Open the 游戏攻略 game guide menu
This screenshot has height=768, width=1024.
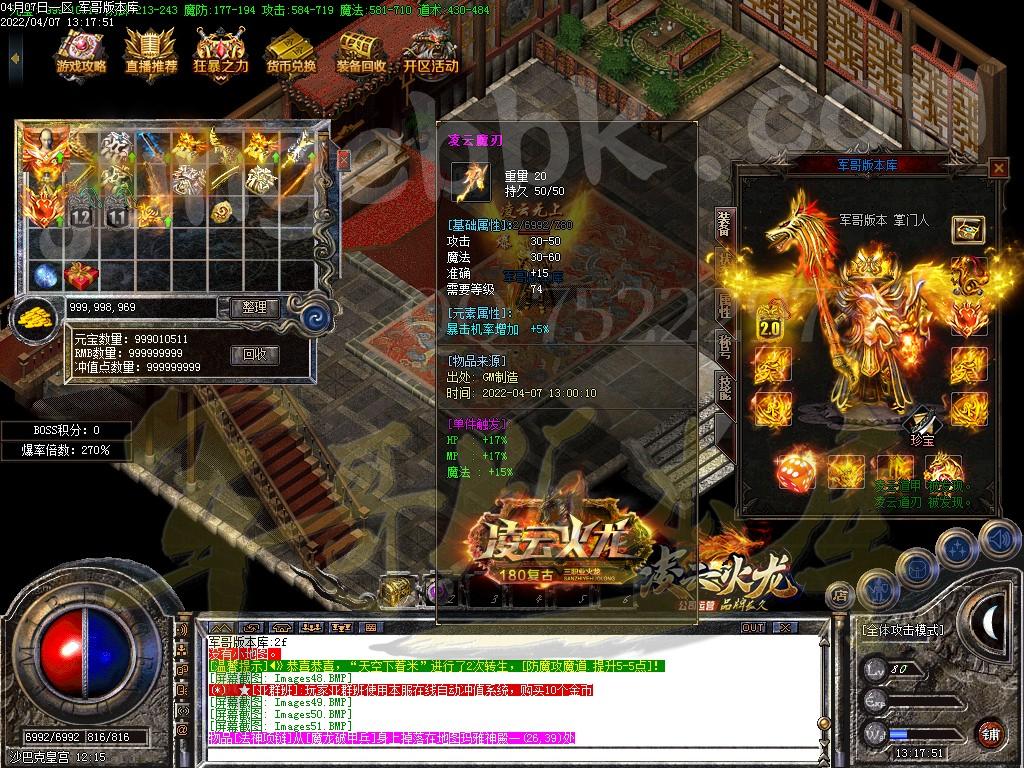coord(81,52)
